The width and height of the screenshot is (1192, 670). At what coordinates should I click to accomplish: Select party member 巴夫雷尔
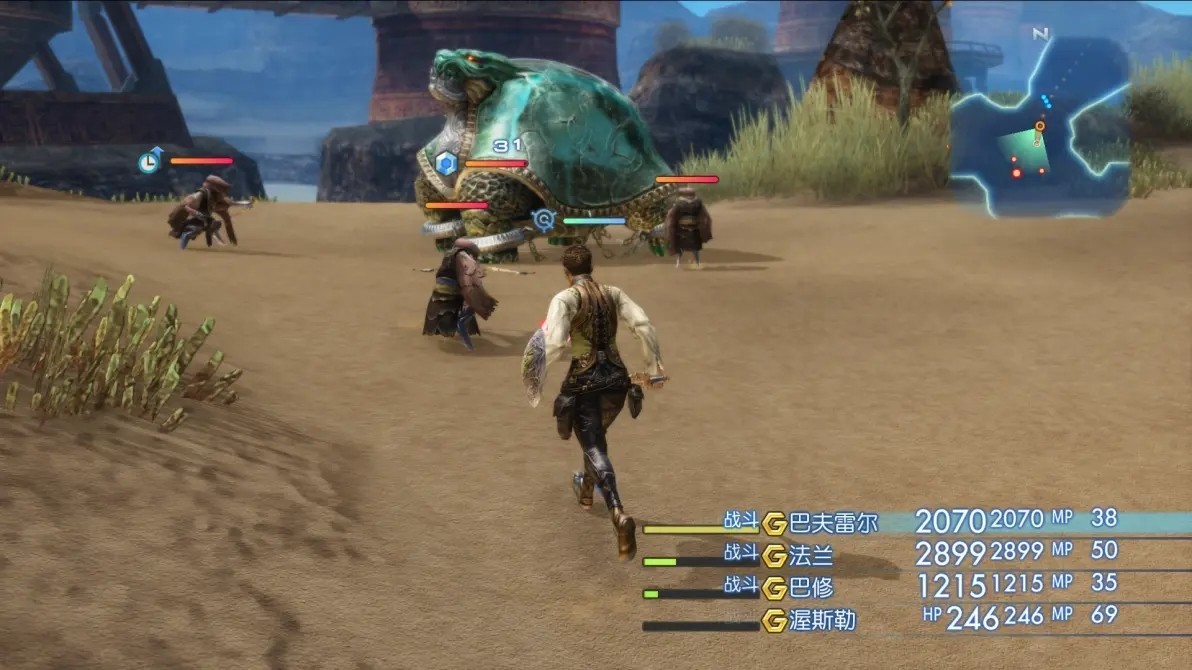coord(833,523)
